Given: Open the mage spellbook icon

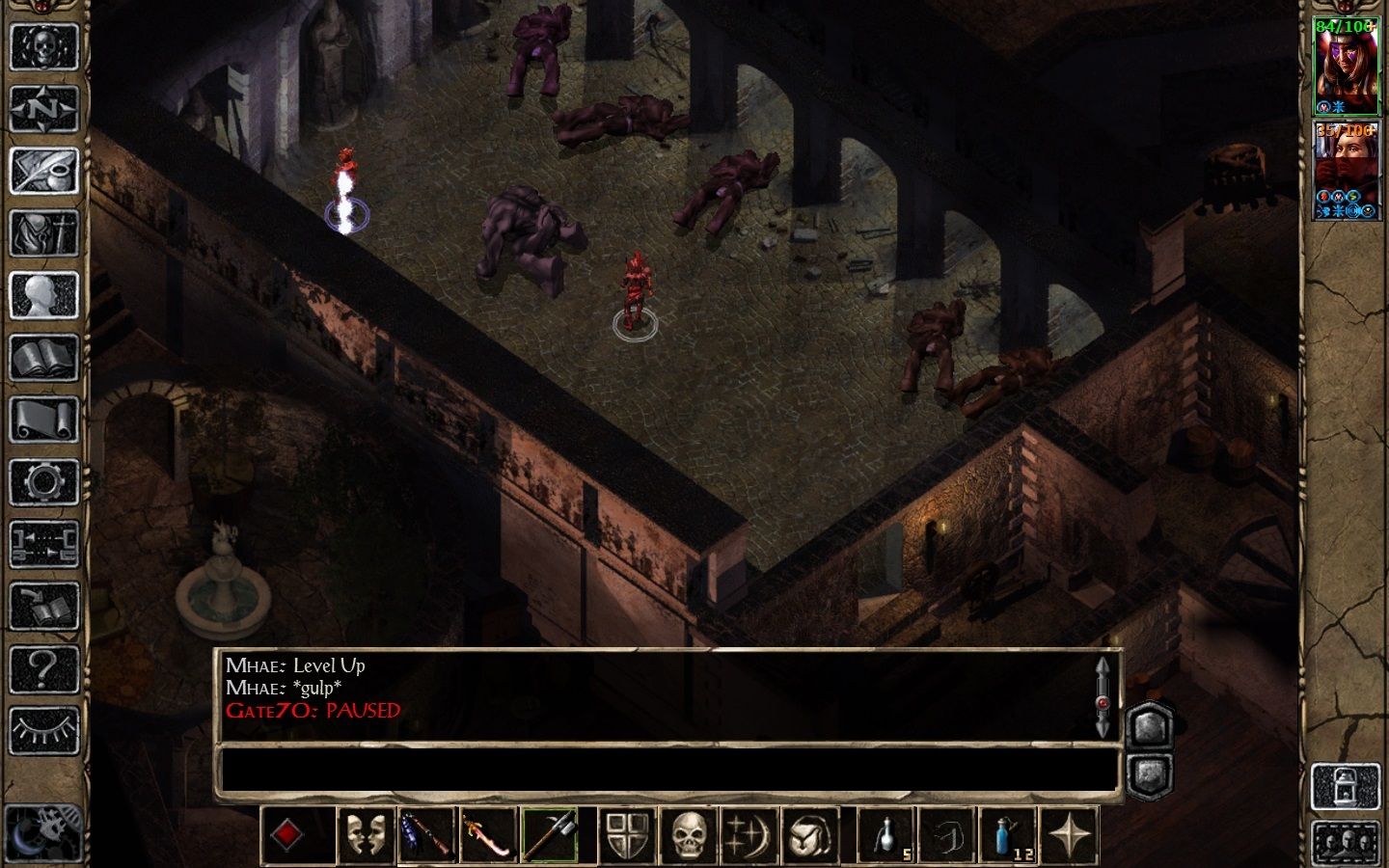Looking at the screenshot, I should point(44,357).
